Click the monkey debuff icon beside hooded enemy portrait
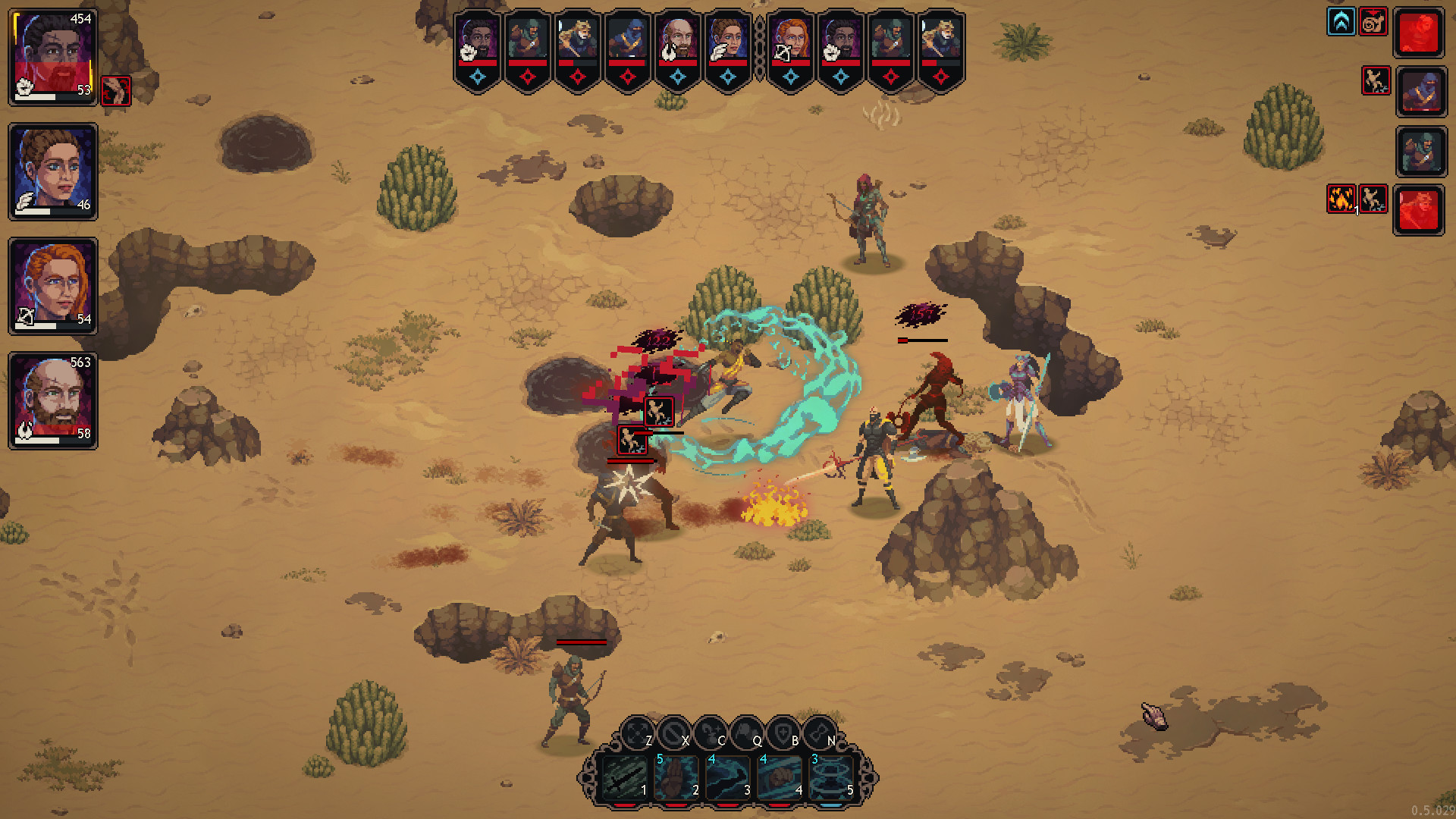The image size is (1456, 819). [1376, 81]
